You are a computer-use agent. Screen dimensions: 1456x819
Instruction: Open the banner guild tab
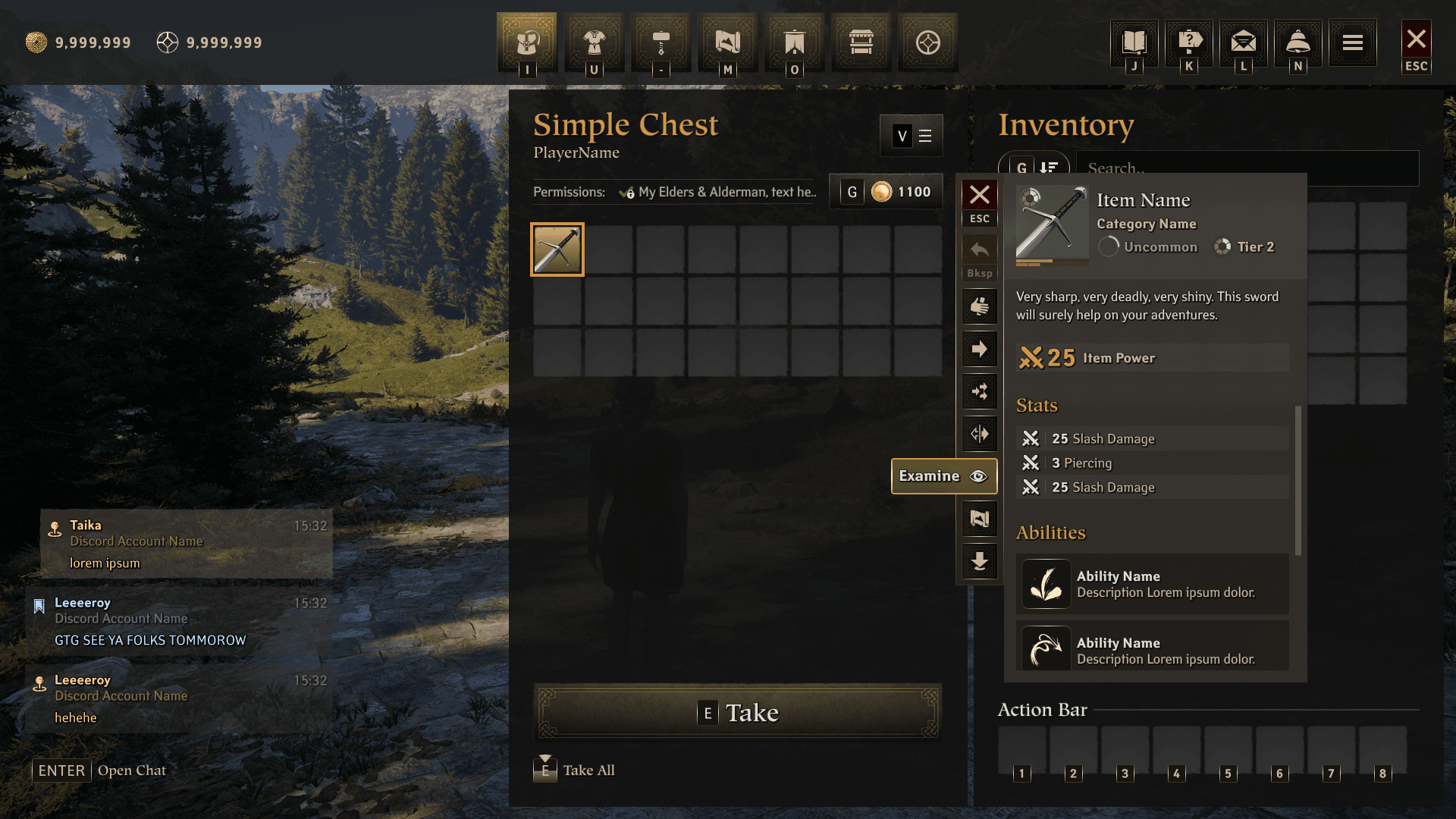(794, 42)
